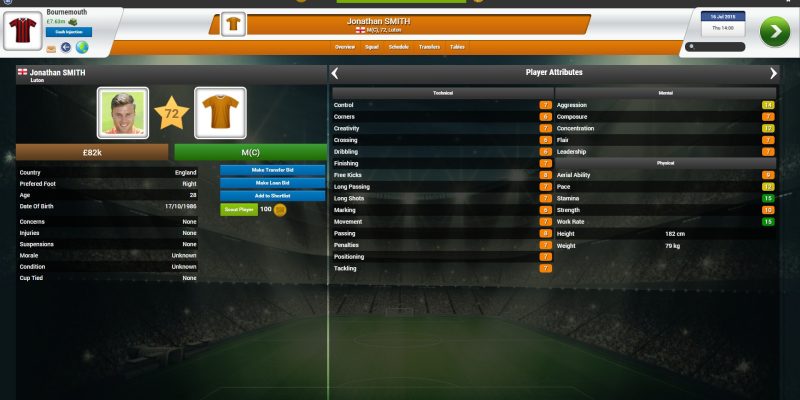View the Tables tab

pyautogui.click(x=457, y=47)
